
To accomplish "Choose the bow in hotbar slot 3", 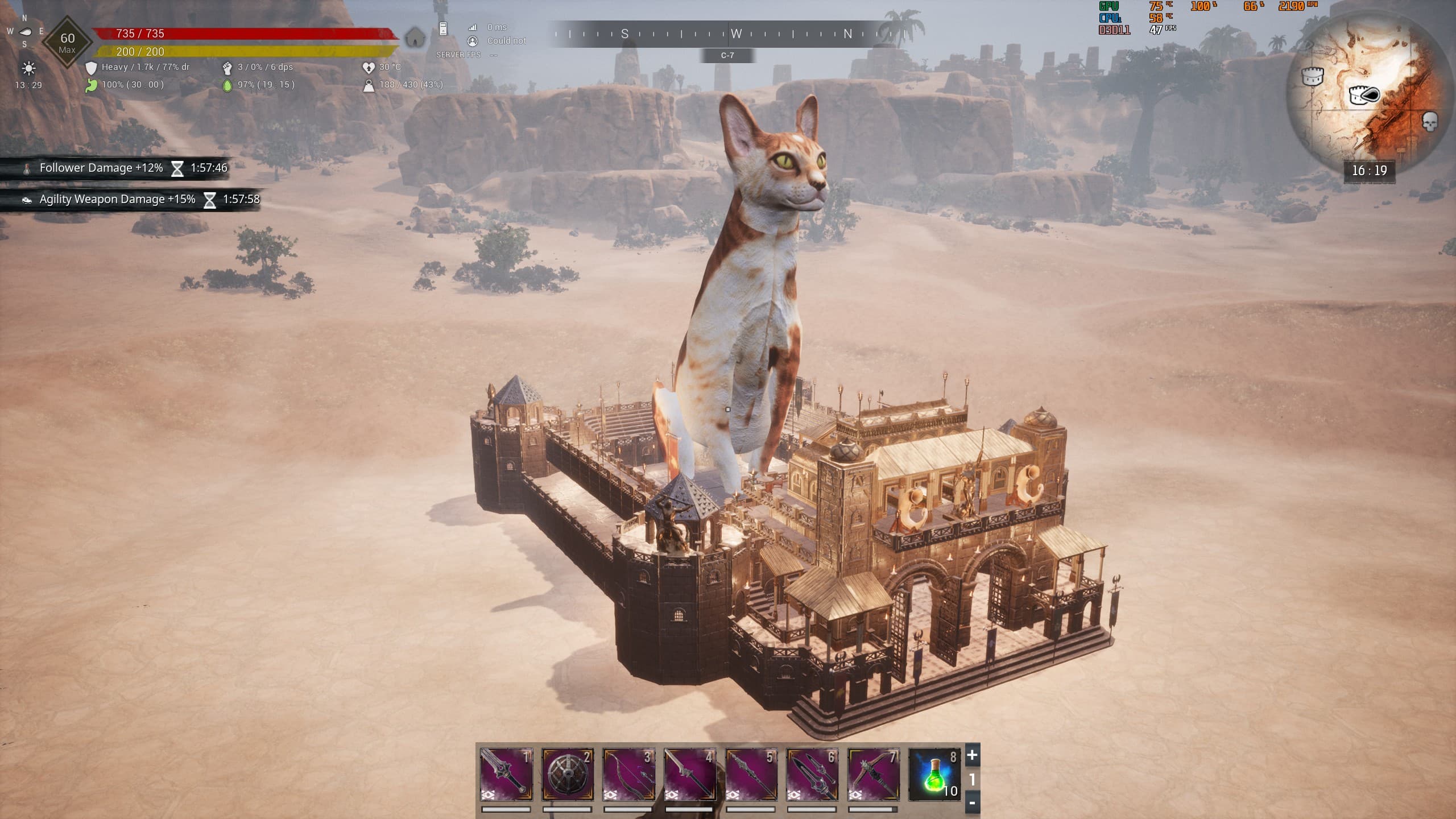I will (628, 775).
